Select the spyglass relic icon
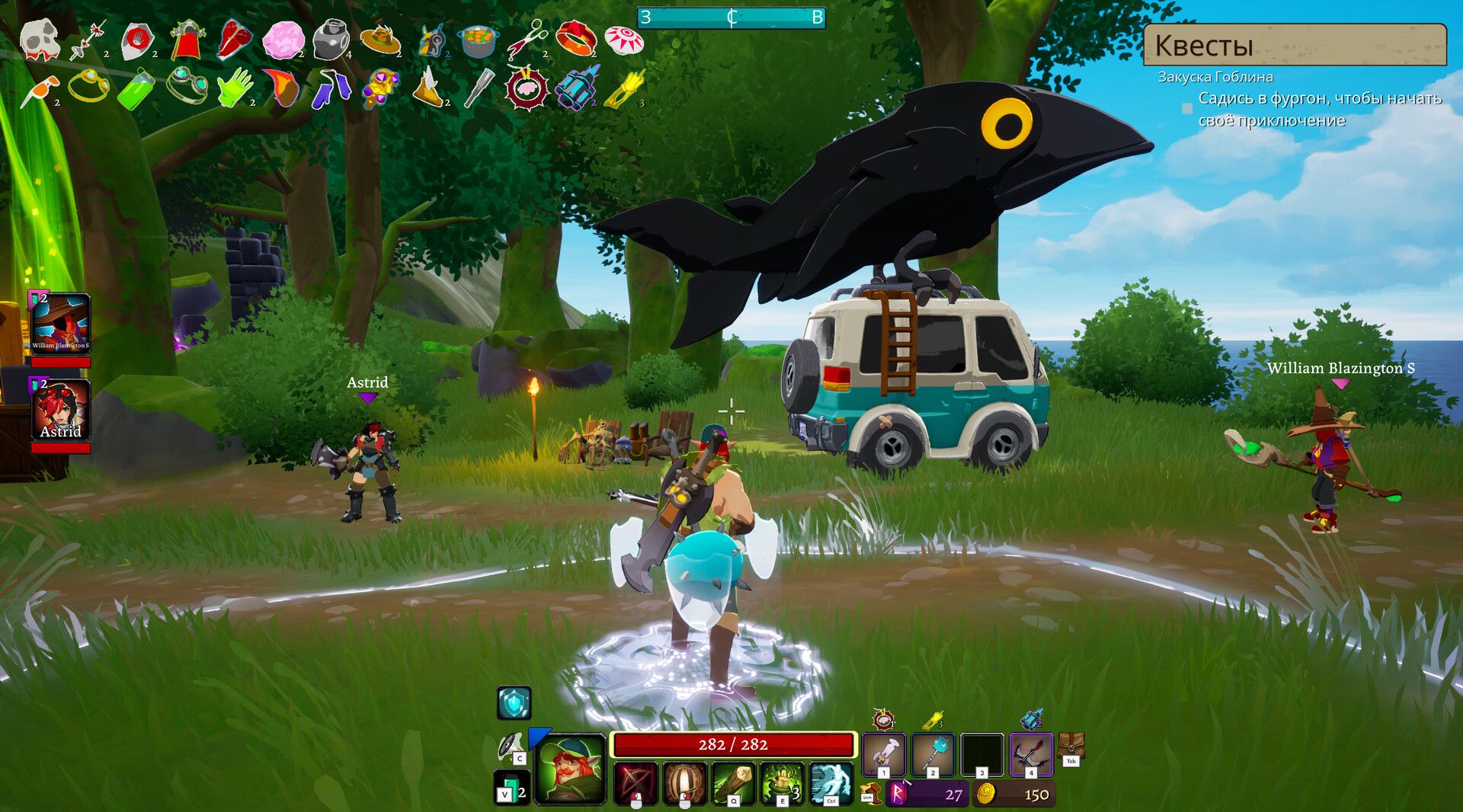 (479, 88)
